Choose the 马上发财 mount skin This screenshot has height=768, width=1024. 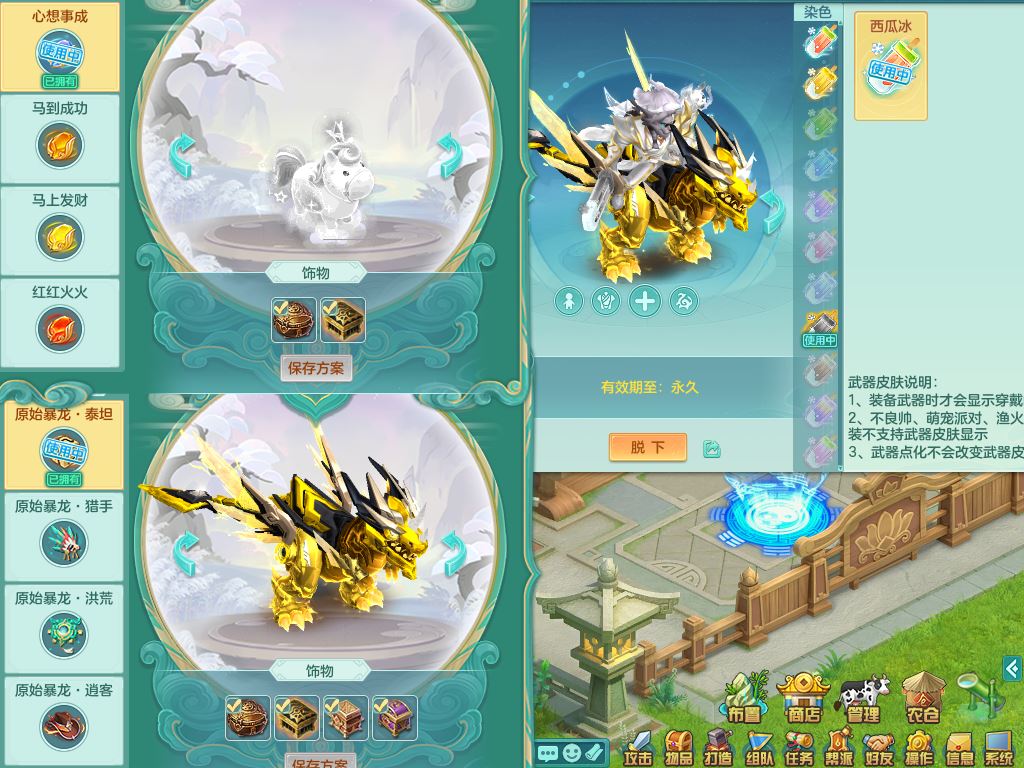[60, 230]
